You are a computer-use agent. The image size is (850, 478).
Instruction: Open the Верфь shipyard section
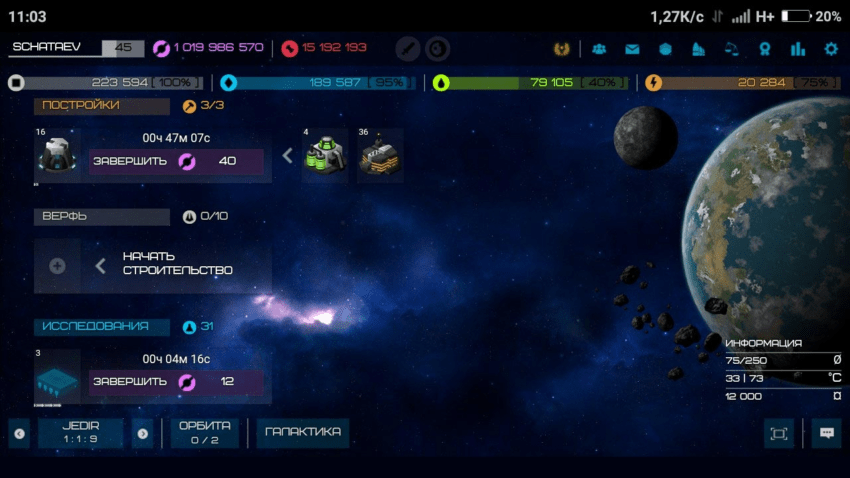pyautogui.click(x=102, y=216)
